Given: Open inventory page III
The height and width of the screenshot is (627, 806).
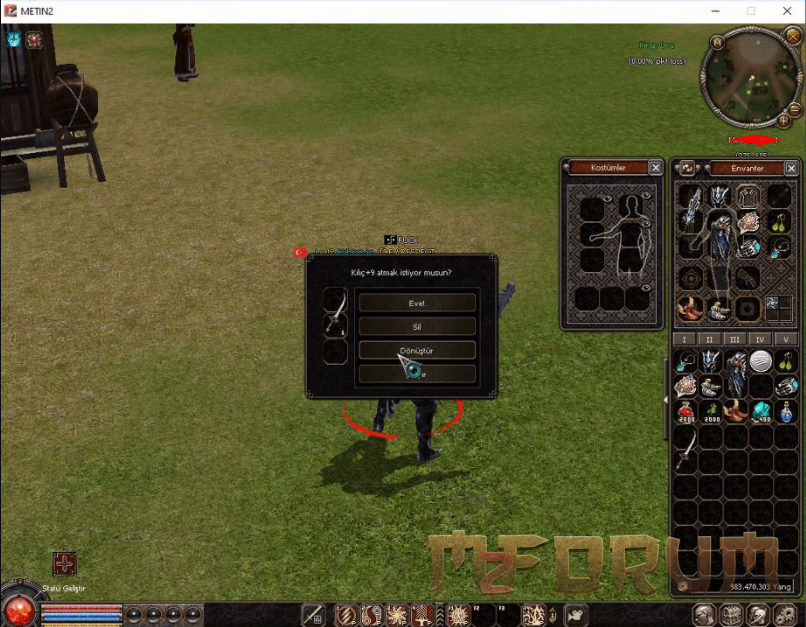Looking at the screenshot, I should pos(736,340).
